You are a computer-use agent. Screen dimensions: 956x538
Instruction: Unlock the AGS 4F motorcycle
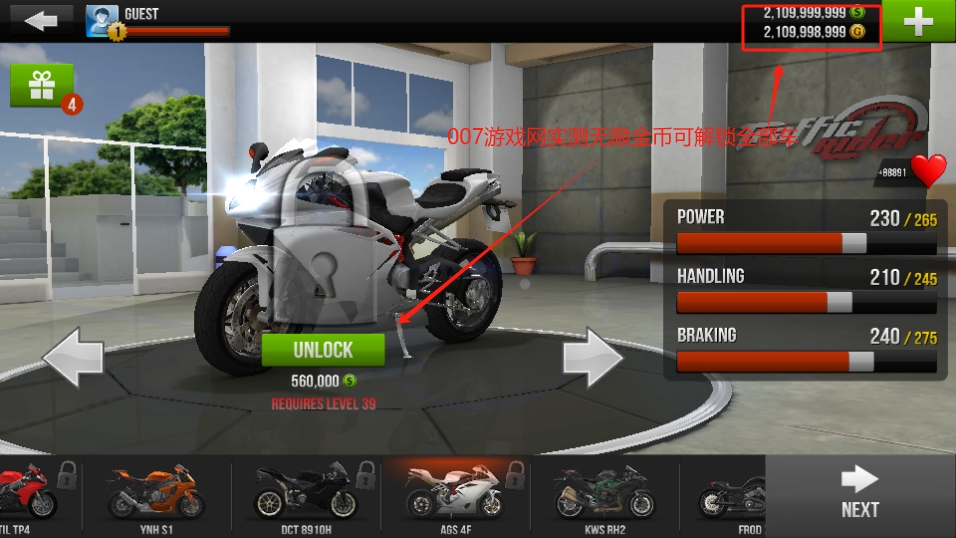point(323,349)
